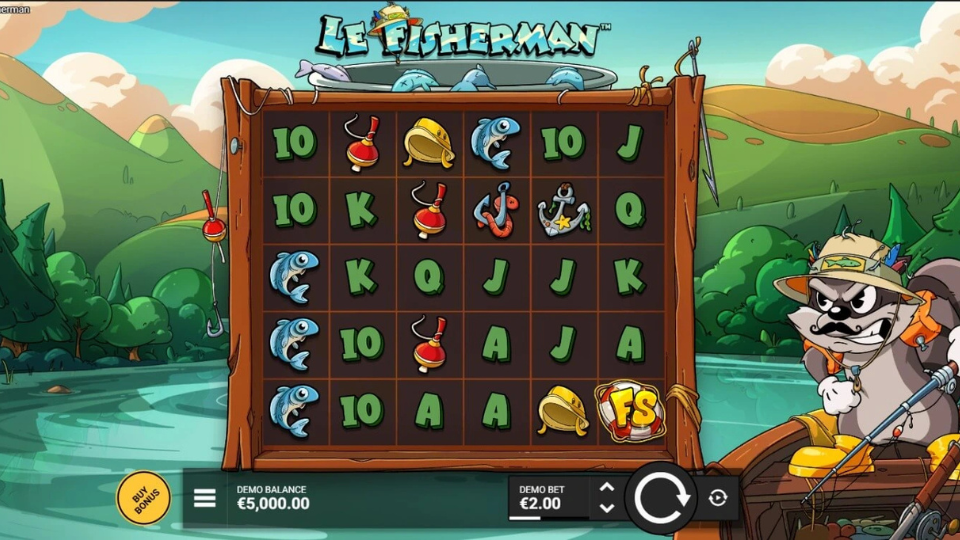Open the hamburger menu

205,498
